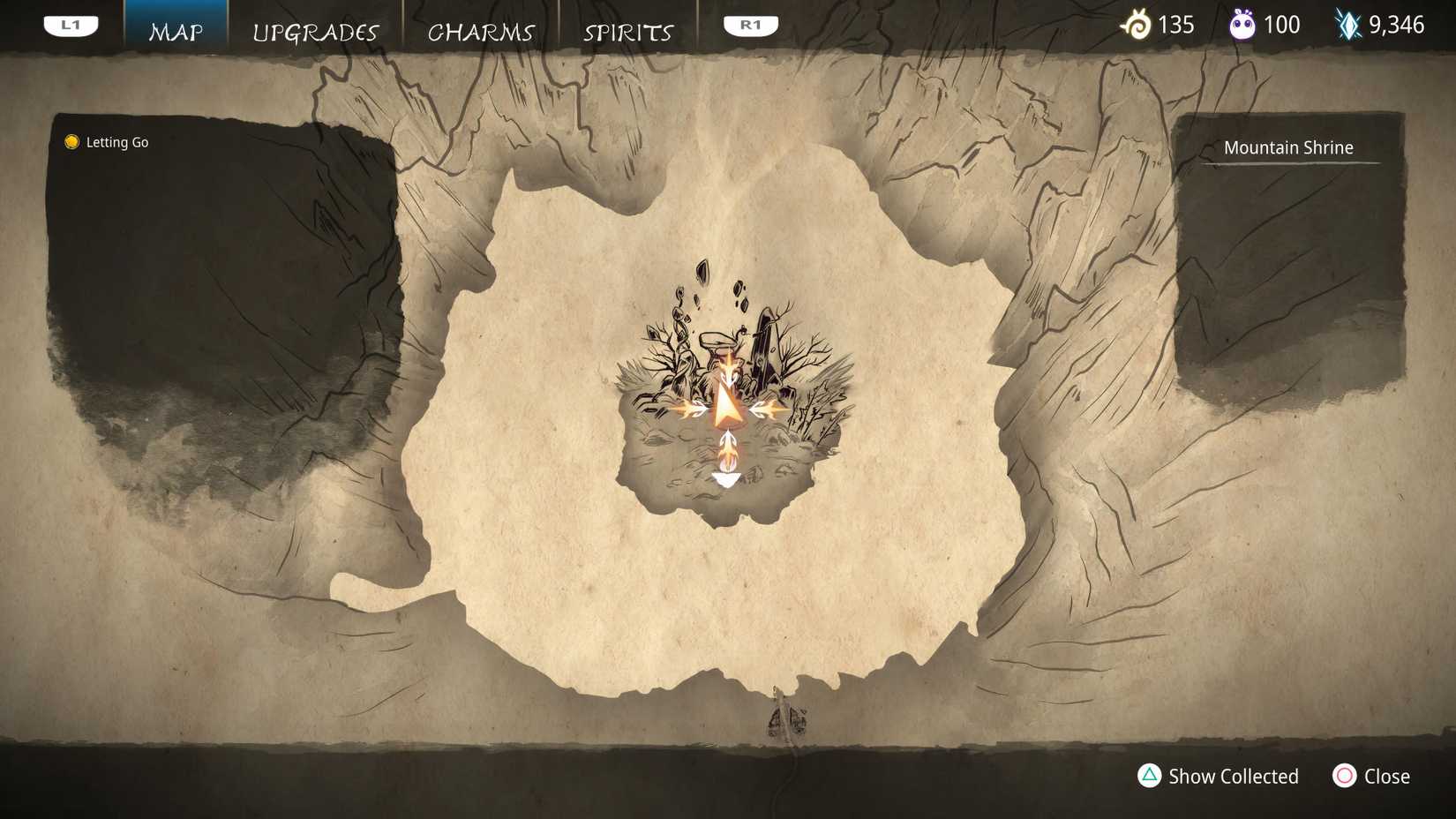Click the blue crystal currency icon
This screenshot has width=1456, height=819.
1348,25
